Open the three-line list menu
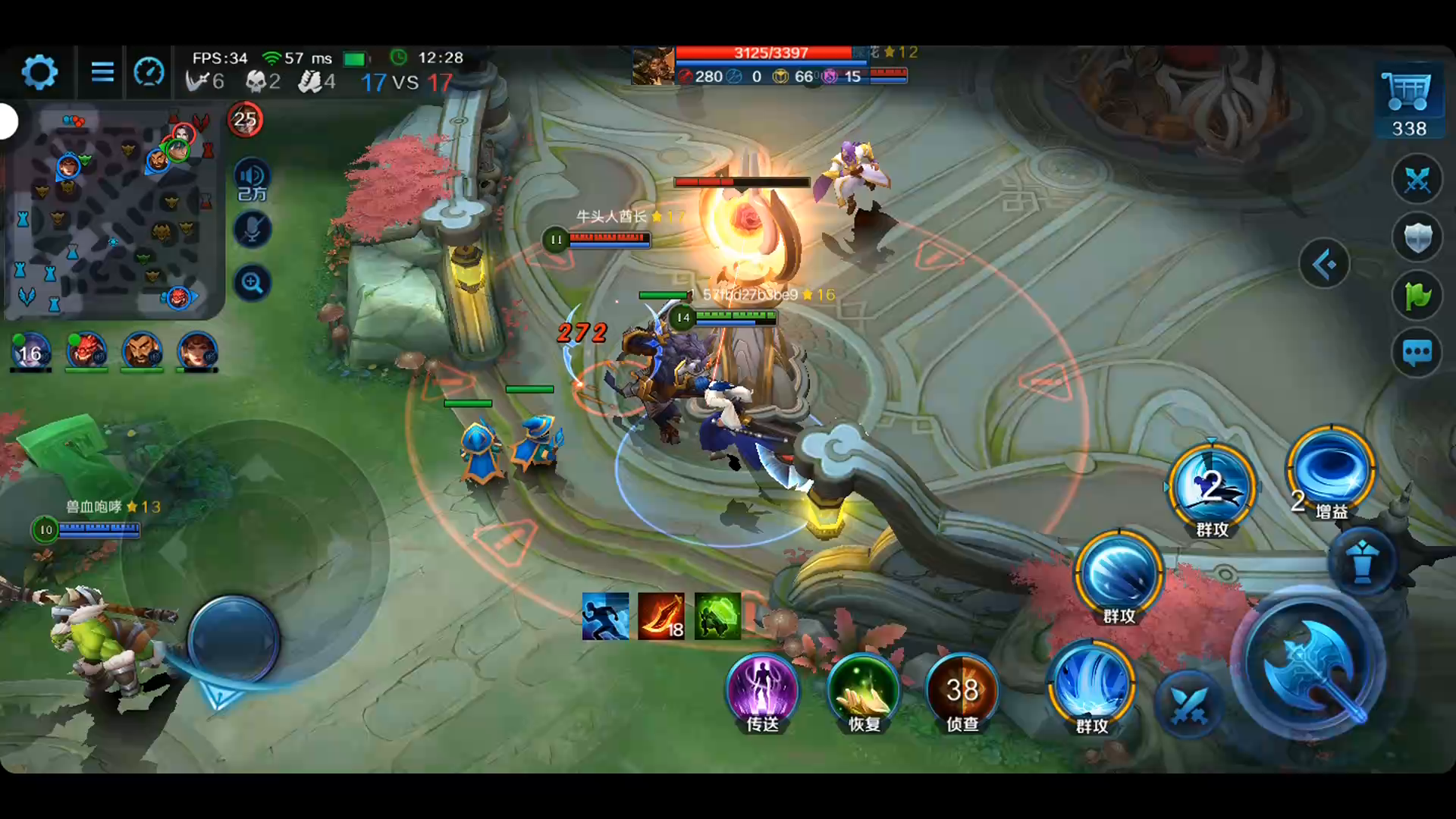 click(102, 73)
